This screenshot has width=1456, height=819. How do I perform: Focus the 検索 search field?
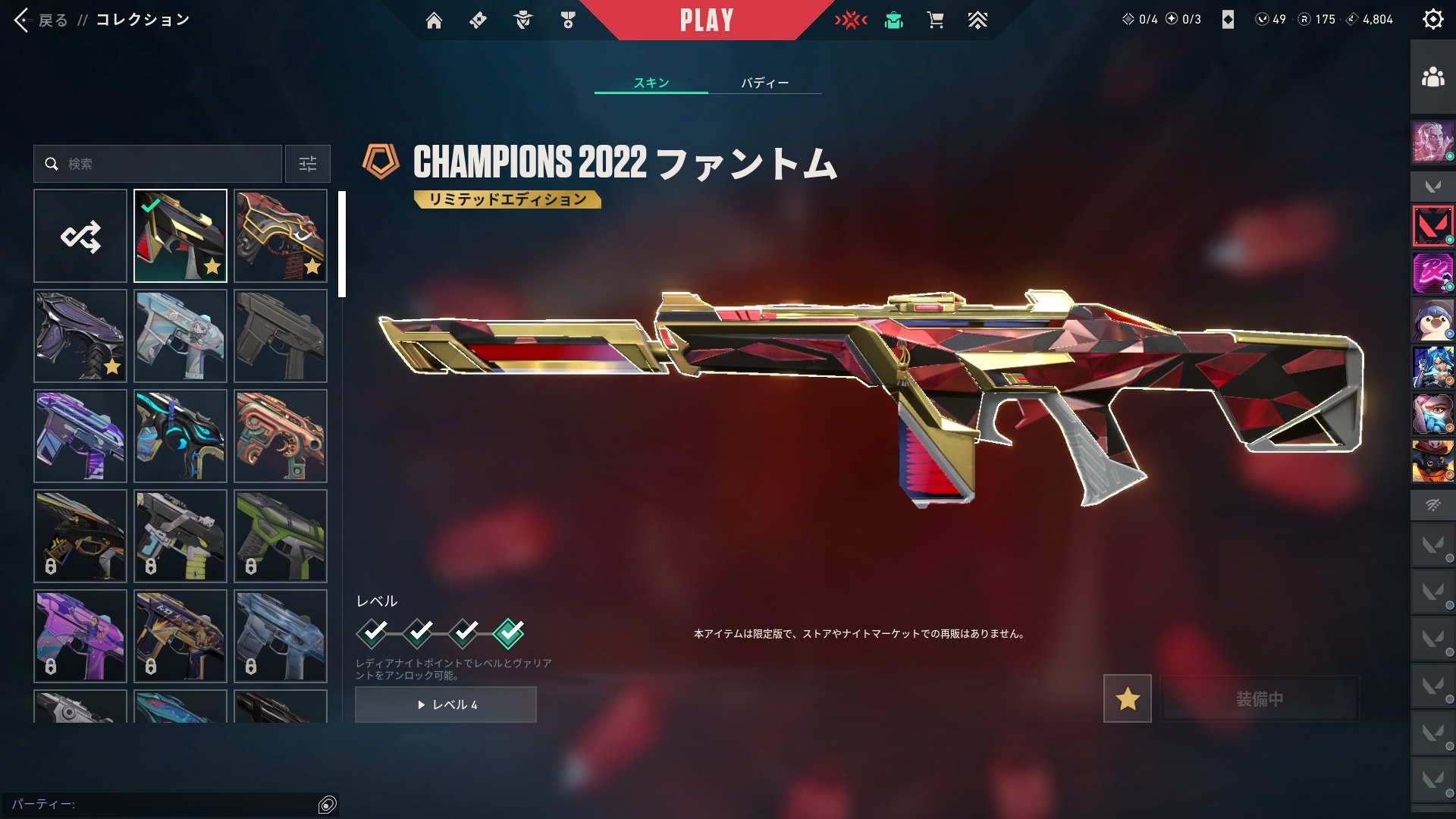pyautogui.click(x=167, y=164)
